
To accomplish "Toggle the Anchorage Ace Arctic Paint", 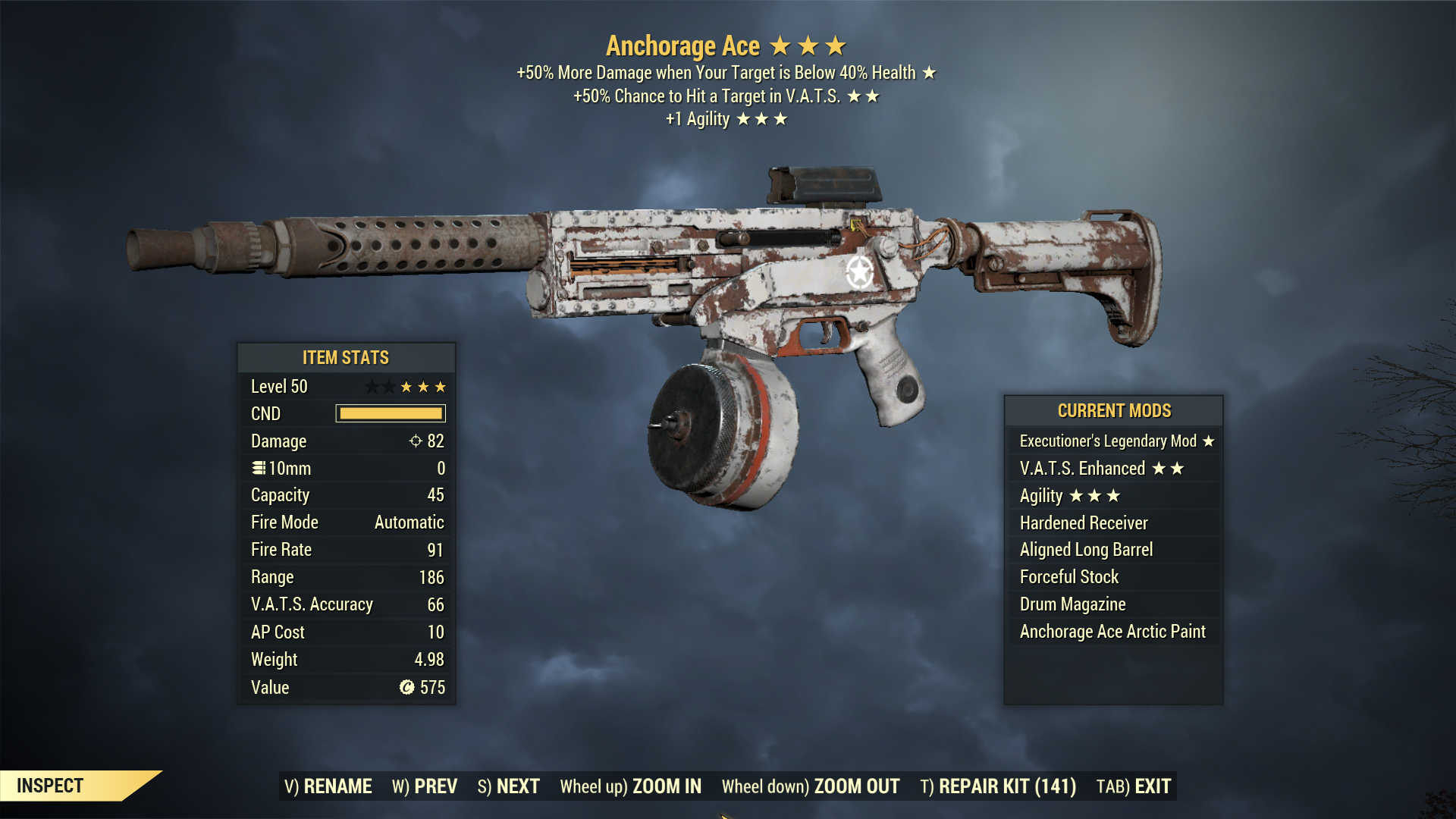I will coord(1111,631).
